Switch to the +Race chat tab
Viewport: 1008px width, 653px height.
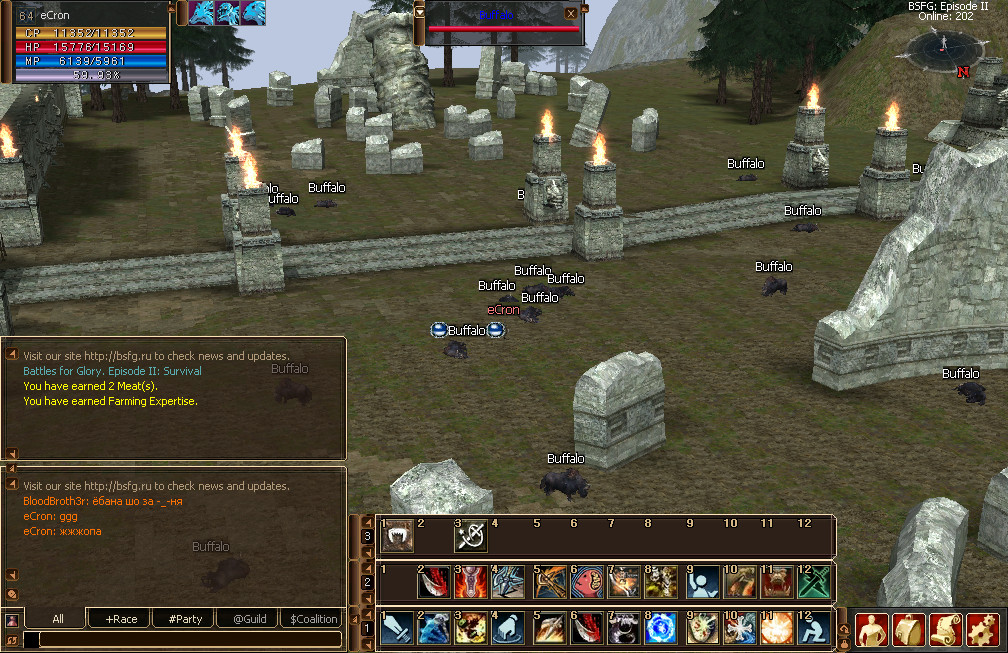click(120, 619)
